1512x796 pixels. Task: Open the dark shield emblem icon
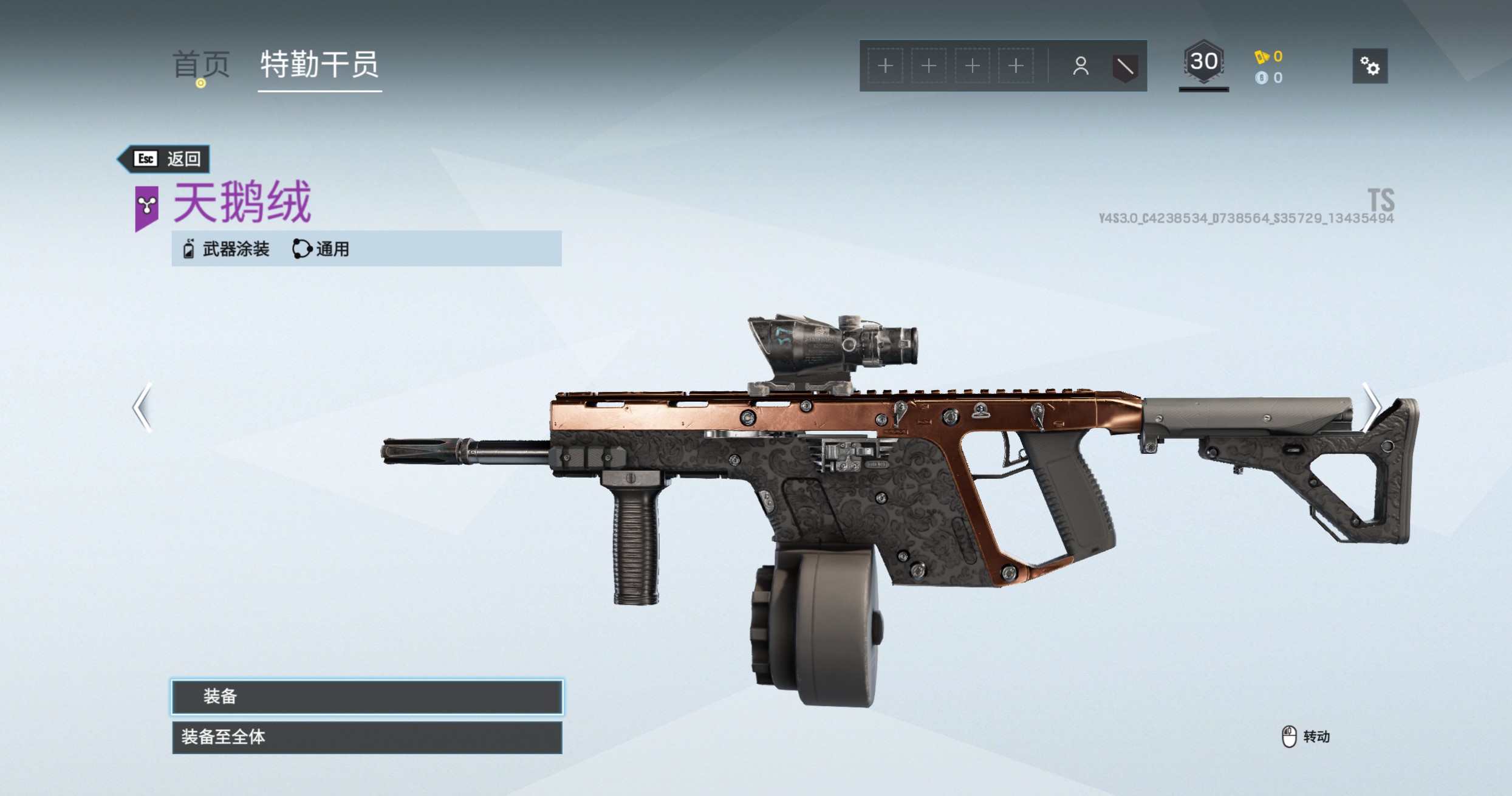coord(1124,66)
